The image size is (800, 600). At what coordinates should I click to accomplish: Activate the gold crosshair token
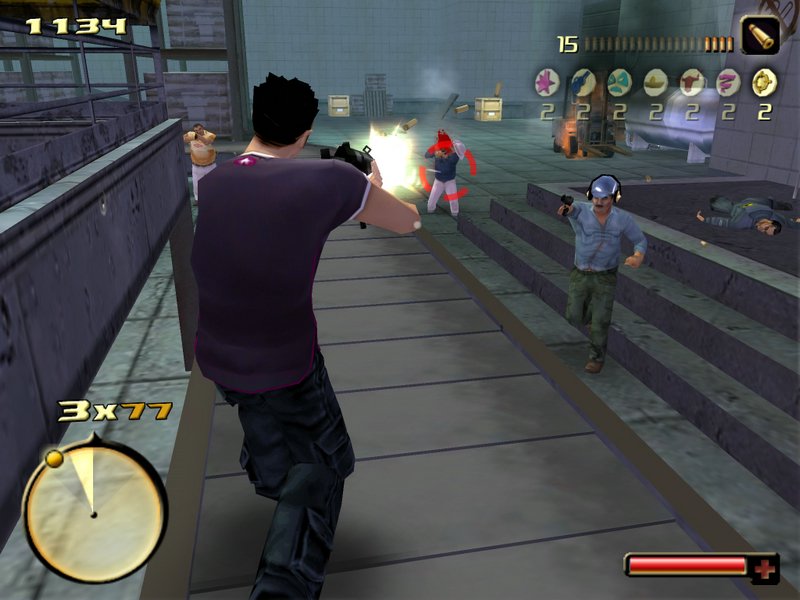click(764, 81)
